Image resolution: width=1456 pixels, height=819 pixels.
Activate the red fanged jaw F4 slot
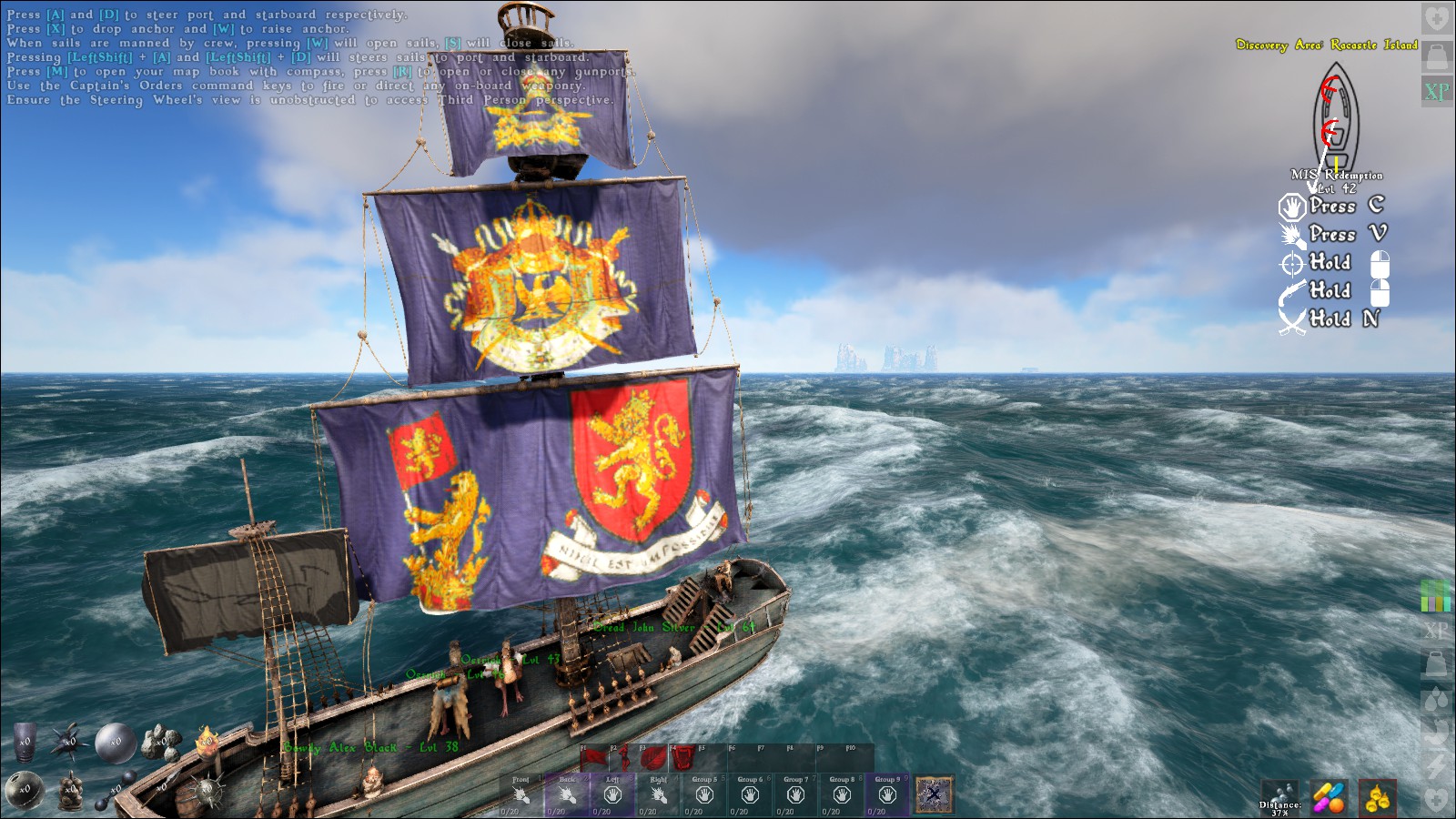coord(682,758)
